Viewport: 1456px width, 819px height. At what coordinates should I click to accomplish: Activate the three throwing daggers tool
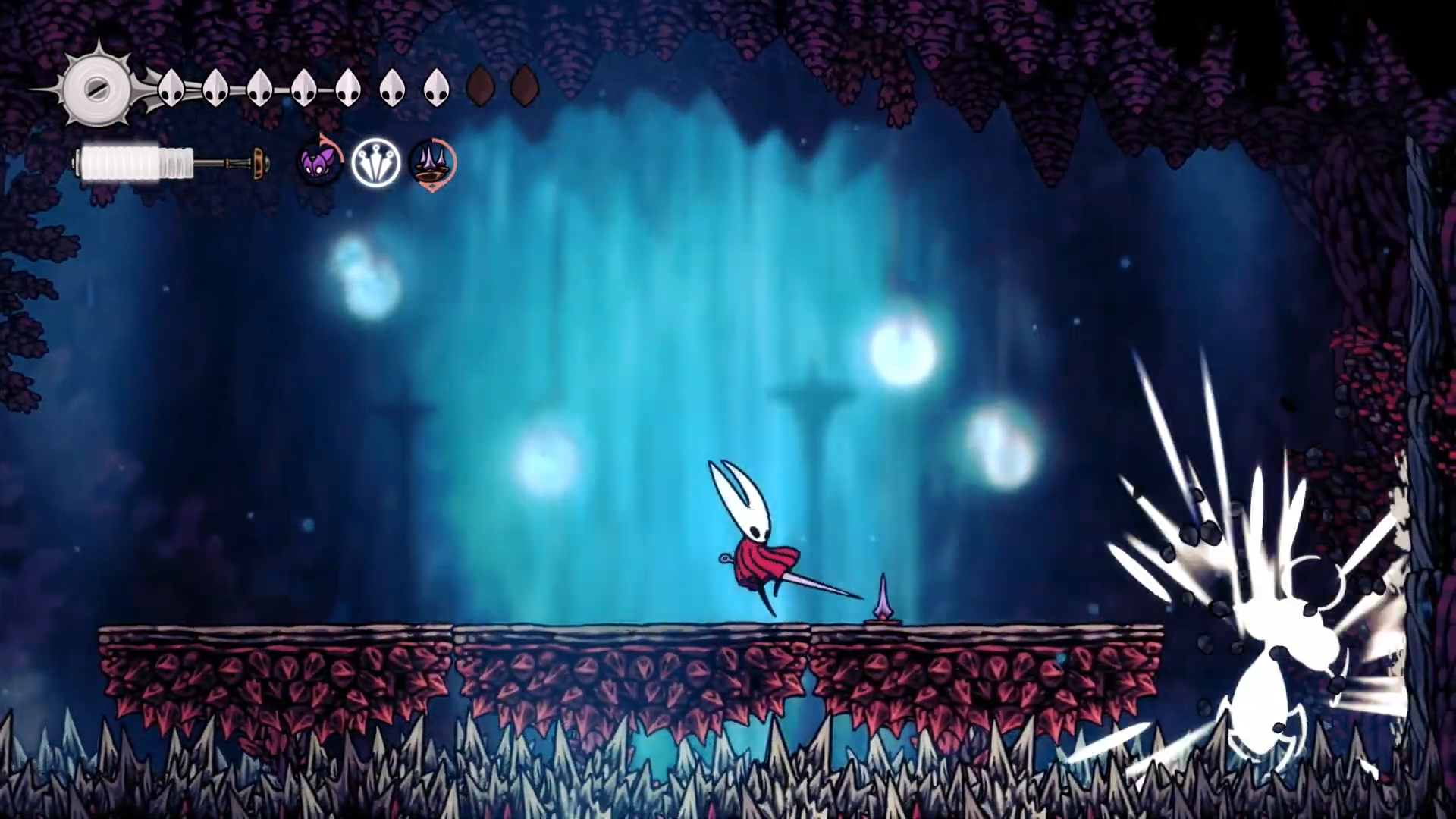point(376,163)
